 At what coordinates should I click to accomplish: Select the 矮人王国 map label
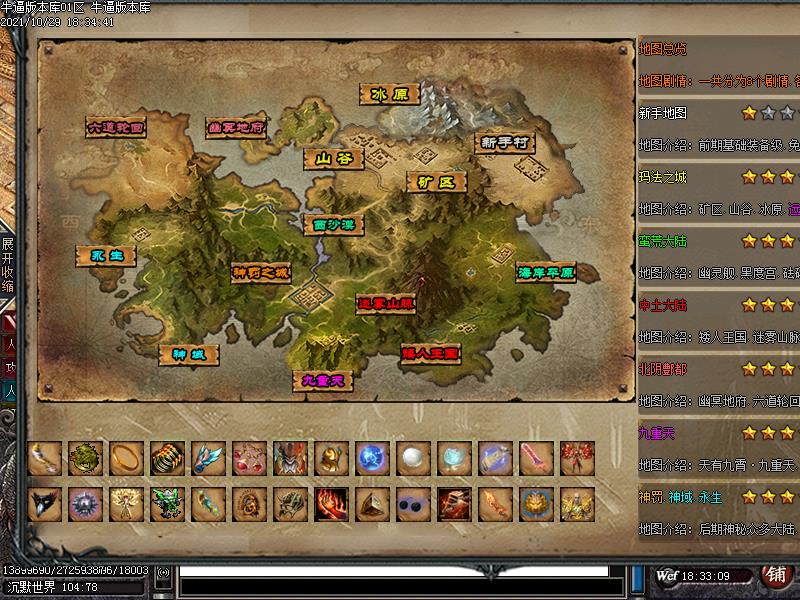coord(430,353)
